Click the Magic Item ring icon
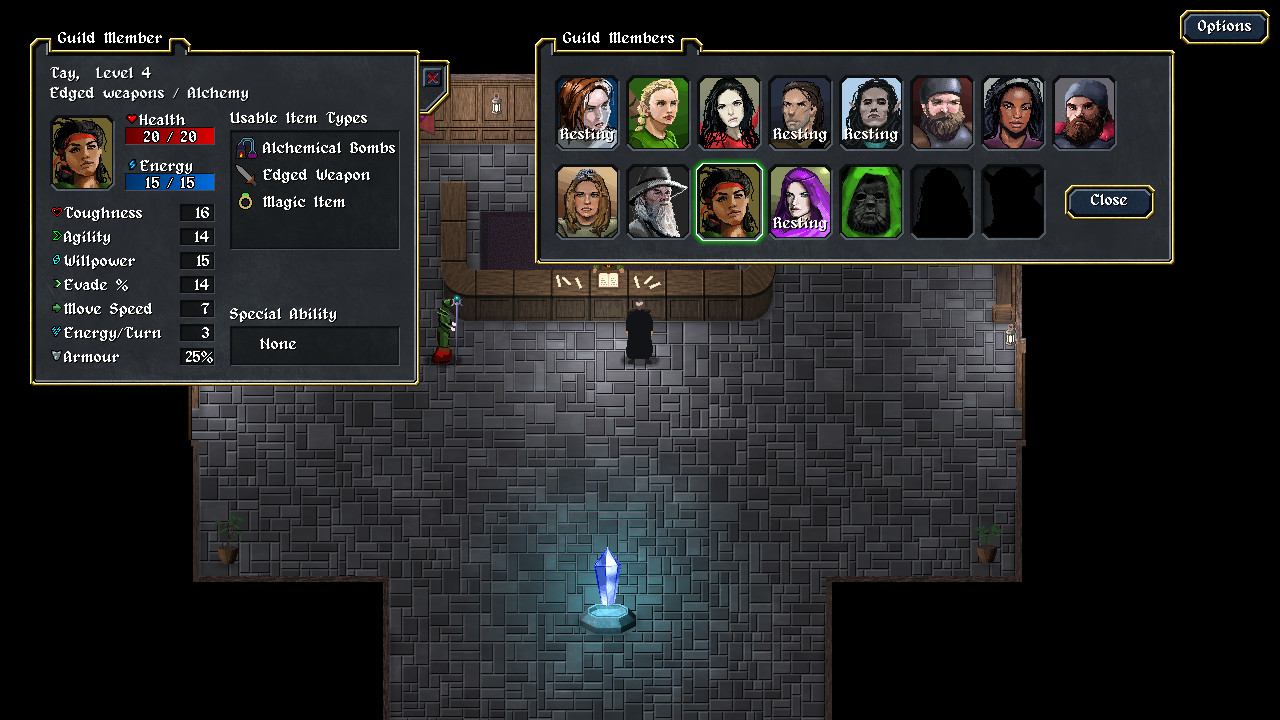Image resolution: width=1280 pixels, height=720 pixels. tap(243, 201)
